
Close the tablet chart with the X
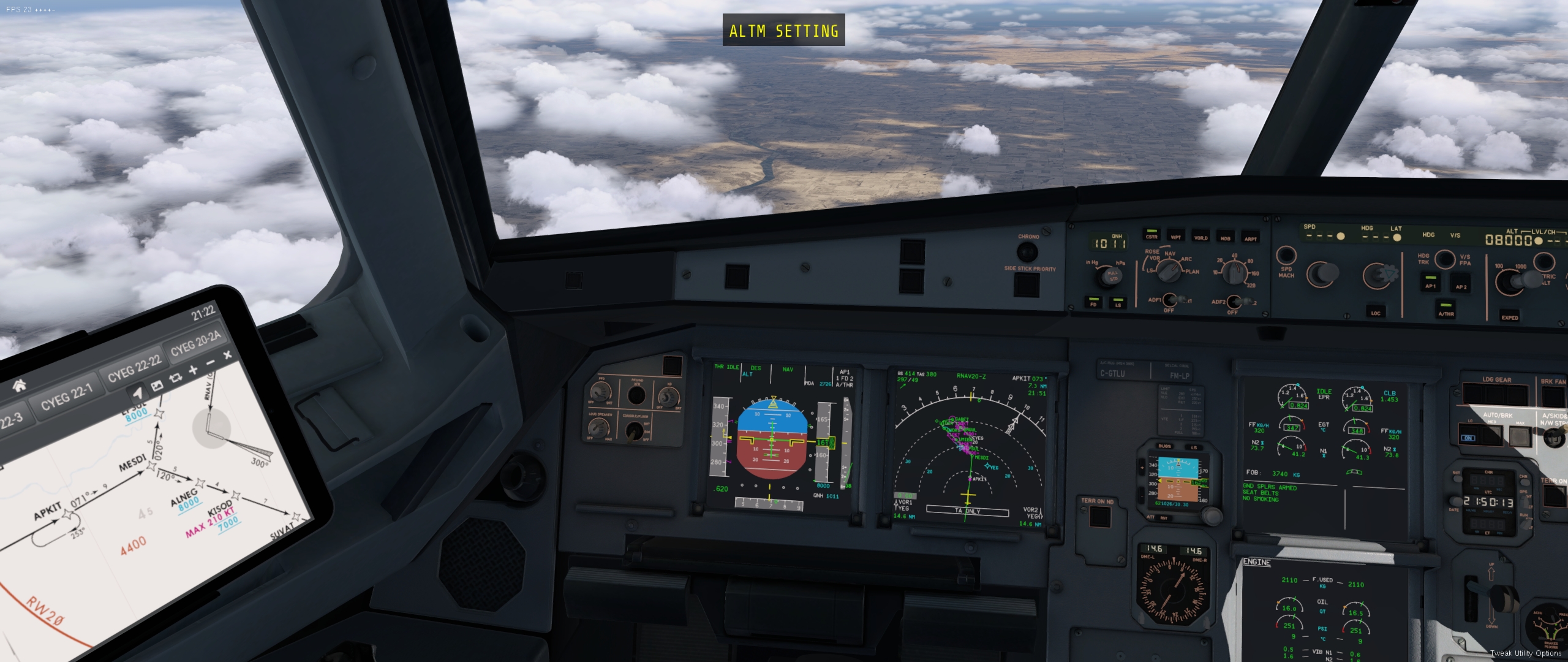tap(227, 355)
